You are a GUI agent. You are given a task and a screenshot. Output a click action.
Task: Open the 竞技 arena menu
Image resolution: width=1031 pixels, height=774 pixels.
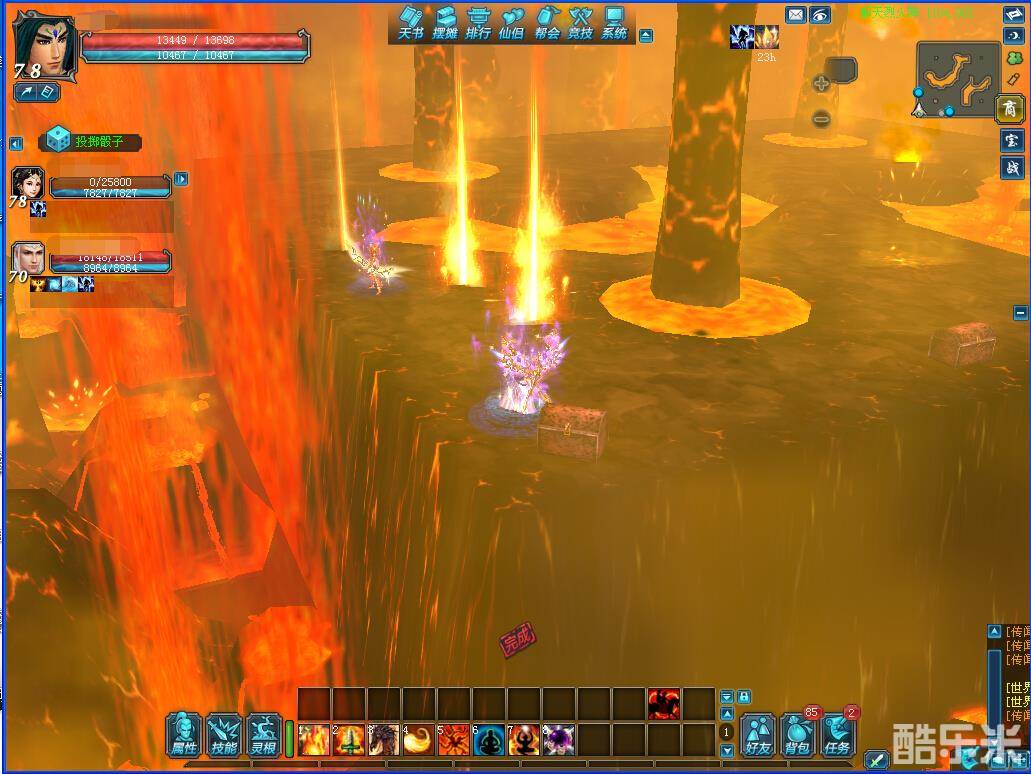581,22
